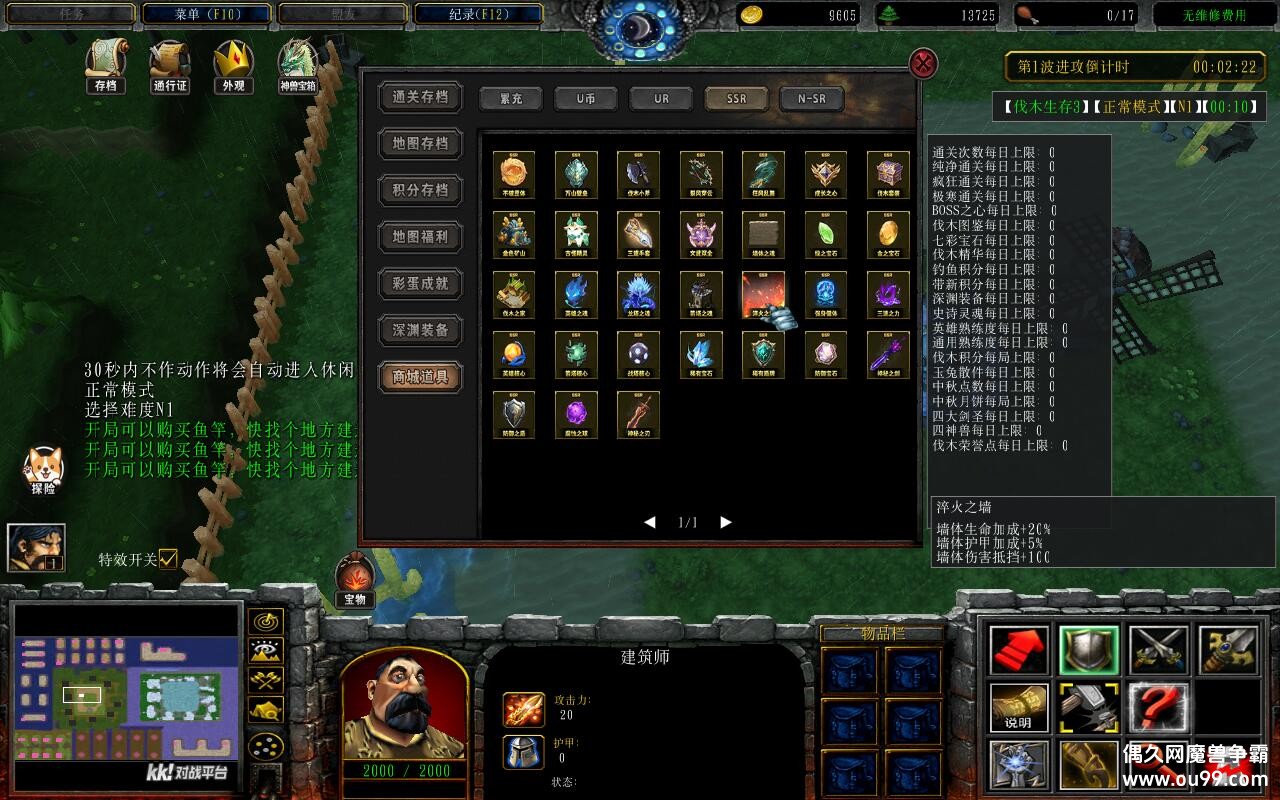Open the 说明 instruction scroll in the command card

coord(1018,705)
